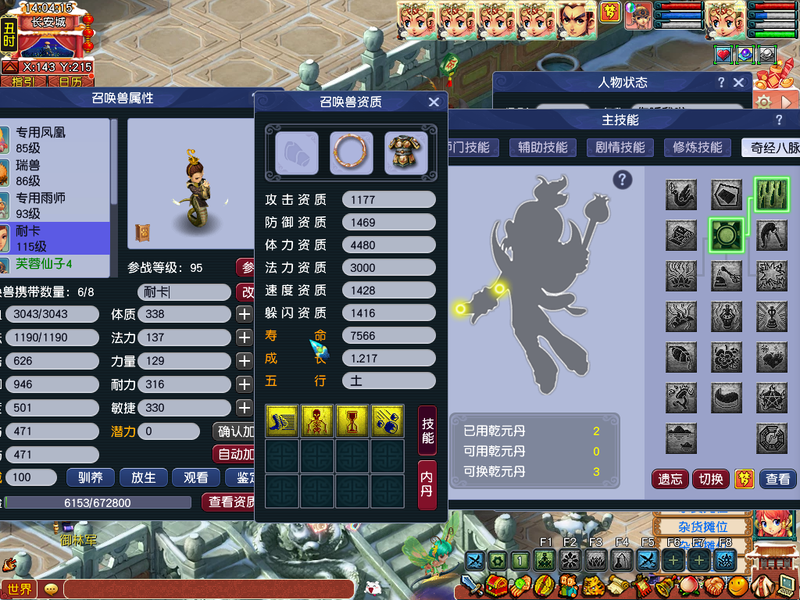Image resolution: width=800 pixels, height=600 pixels.
Task: Switch to the 内丹 tab
Action: pos(427,485)
